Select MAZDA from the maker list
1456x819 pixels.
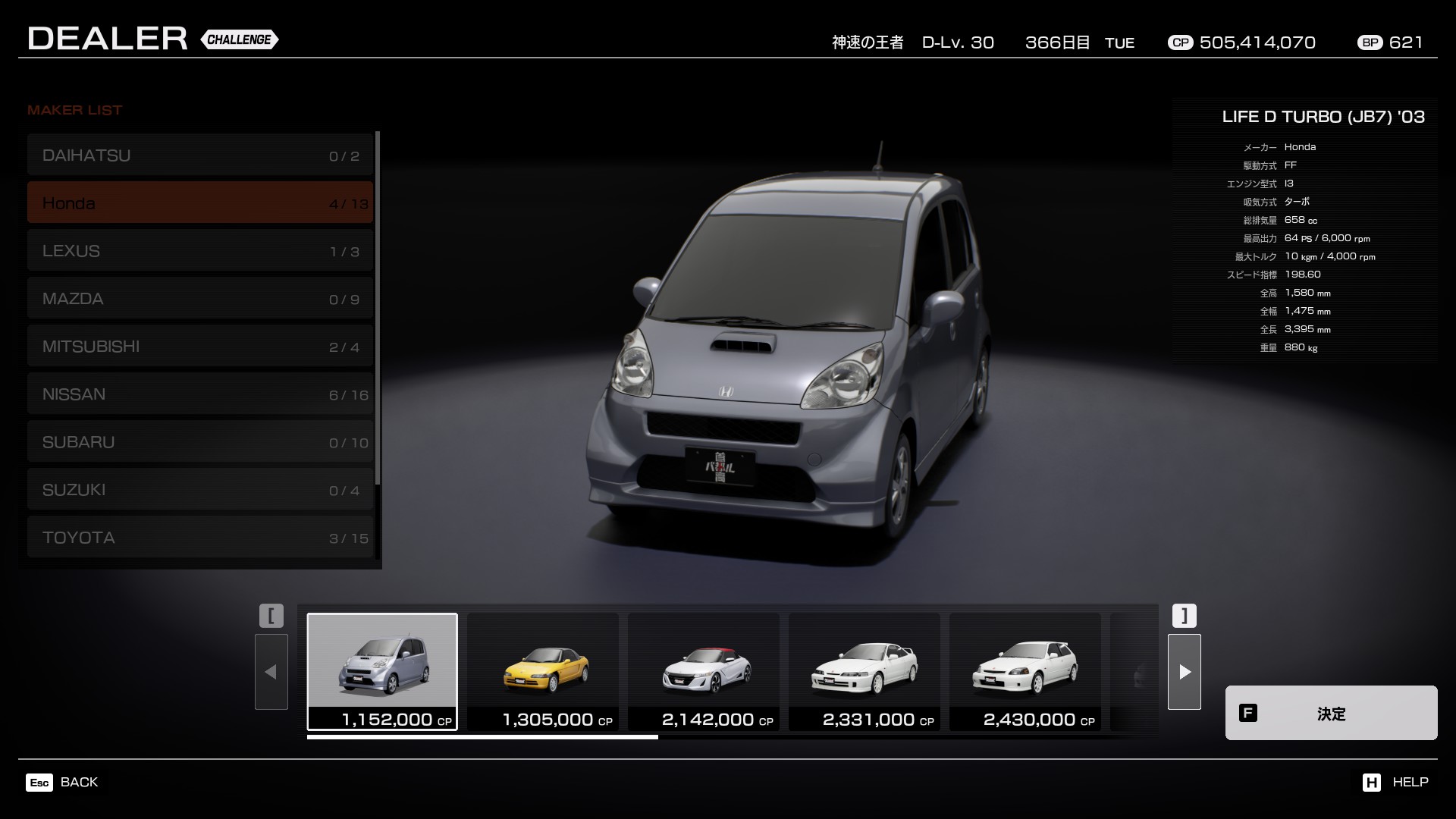pyautogui.click(x=200, y=299)
